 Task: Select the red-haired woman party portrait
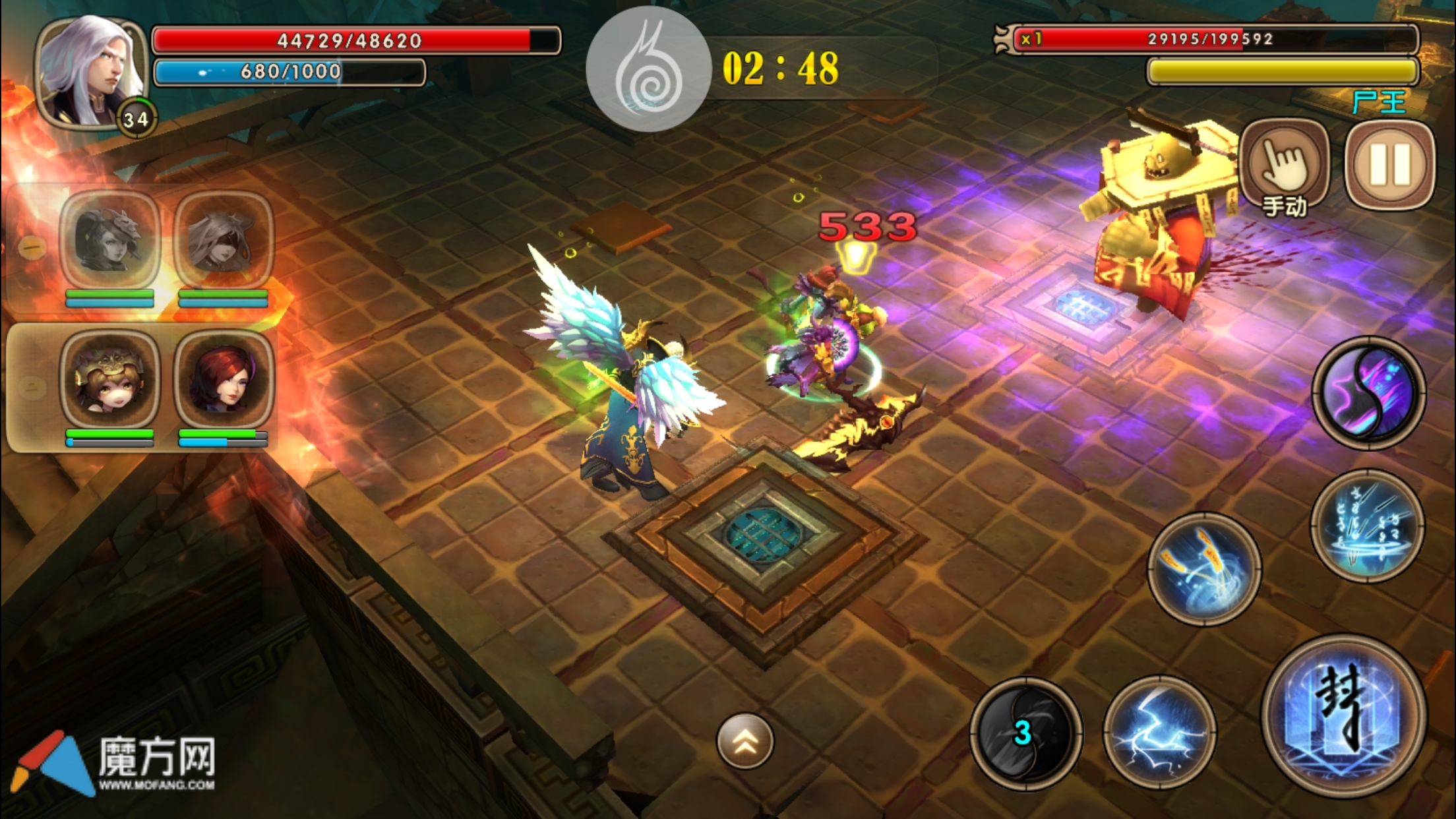pyautogui.click(x=224, y=380)
